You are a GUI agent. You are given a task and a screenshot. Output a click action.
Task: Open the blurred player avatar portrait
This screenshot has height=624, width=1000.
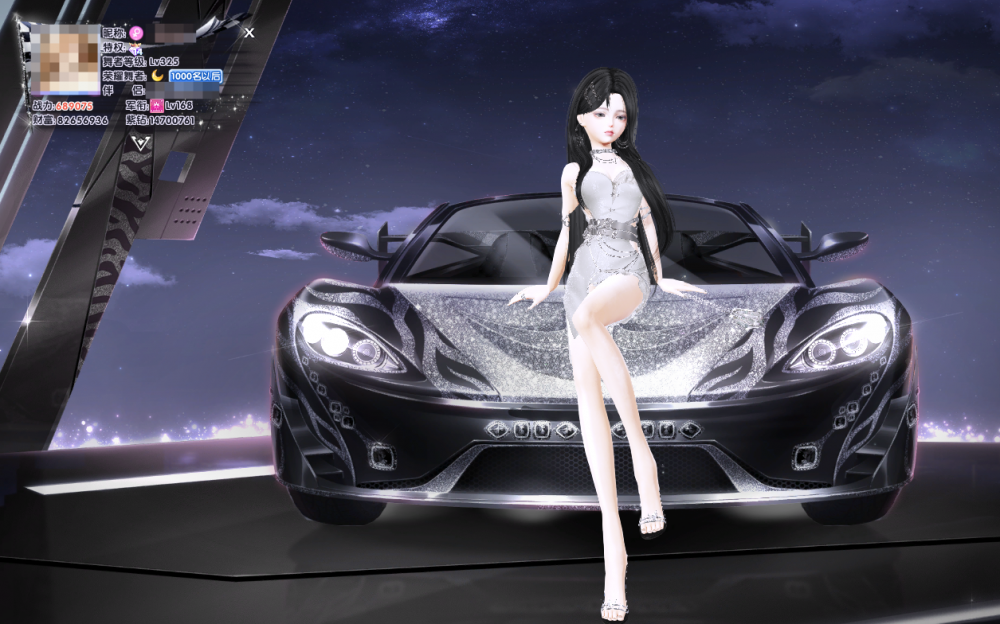tap(65, 60)
